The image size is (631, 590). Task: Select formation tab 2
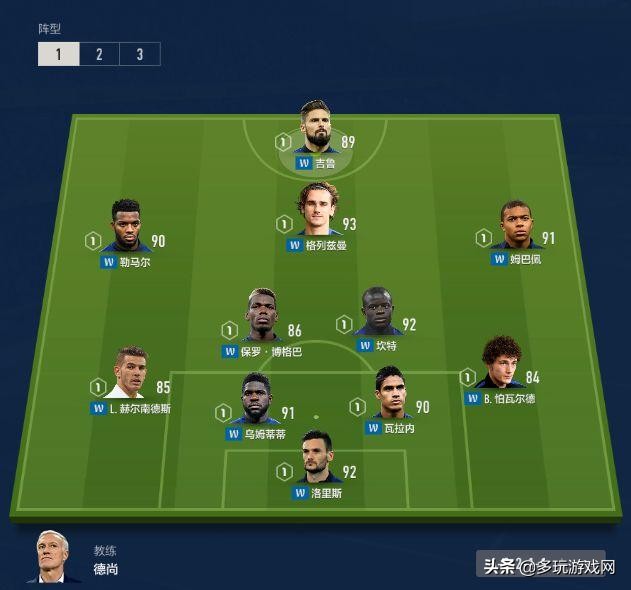coord(99,54)
